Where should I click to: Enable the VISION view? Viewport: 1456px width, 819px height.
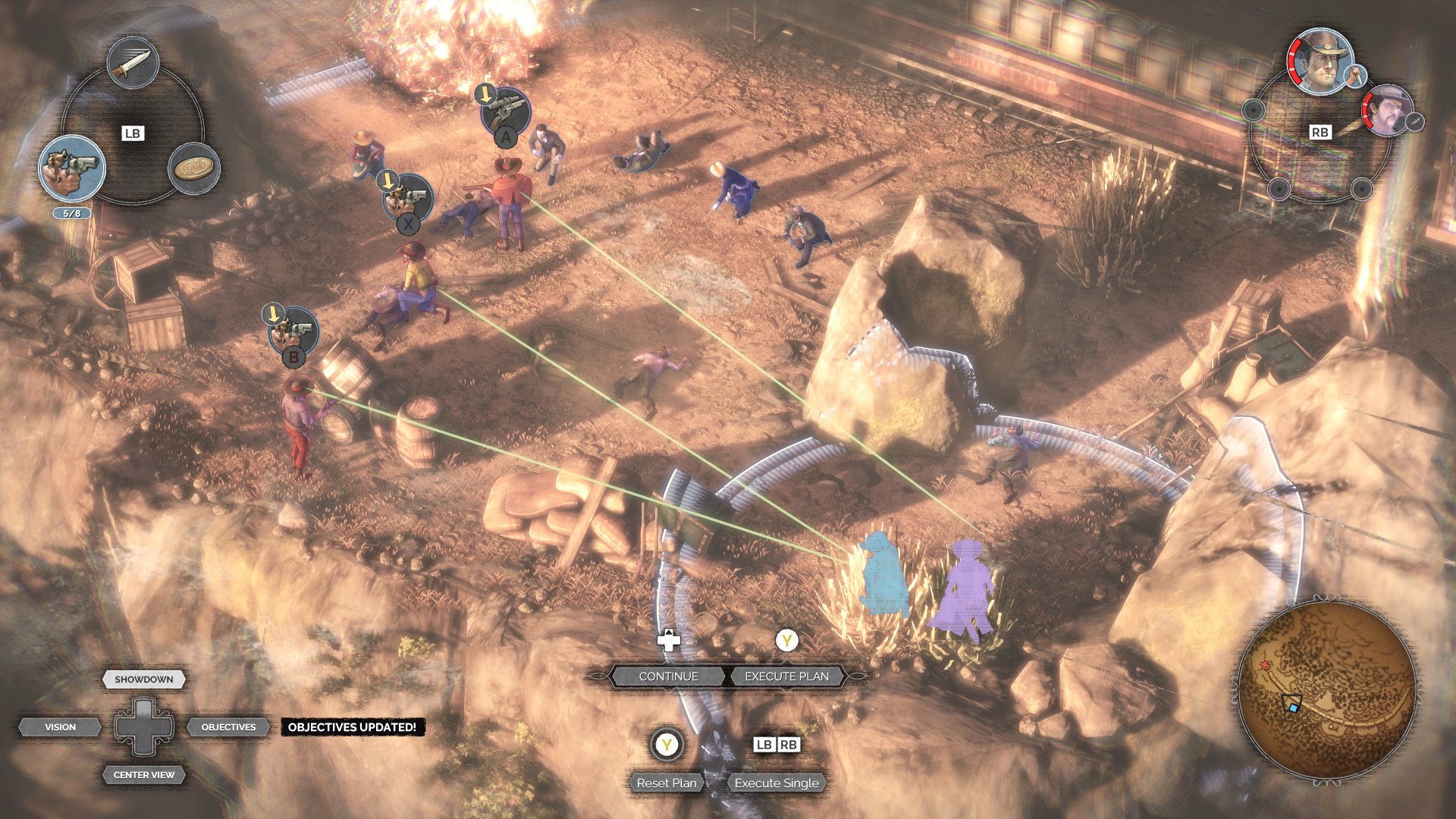click(61, 727)
